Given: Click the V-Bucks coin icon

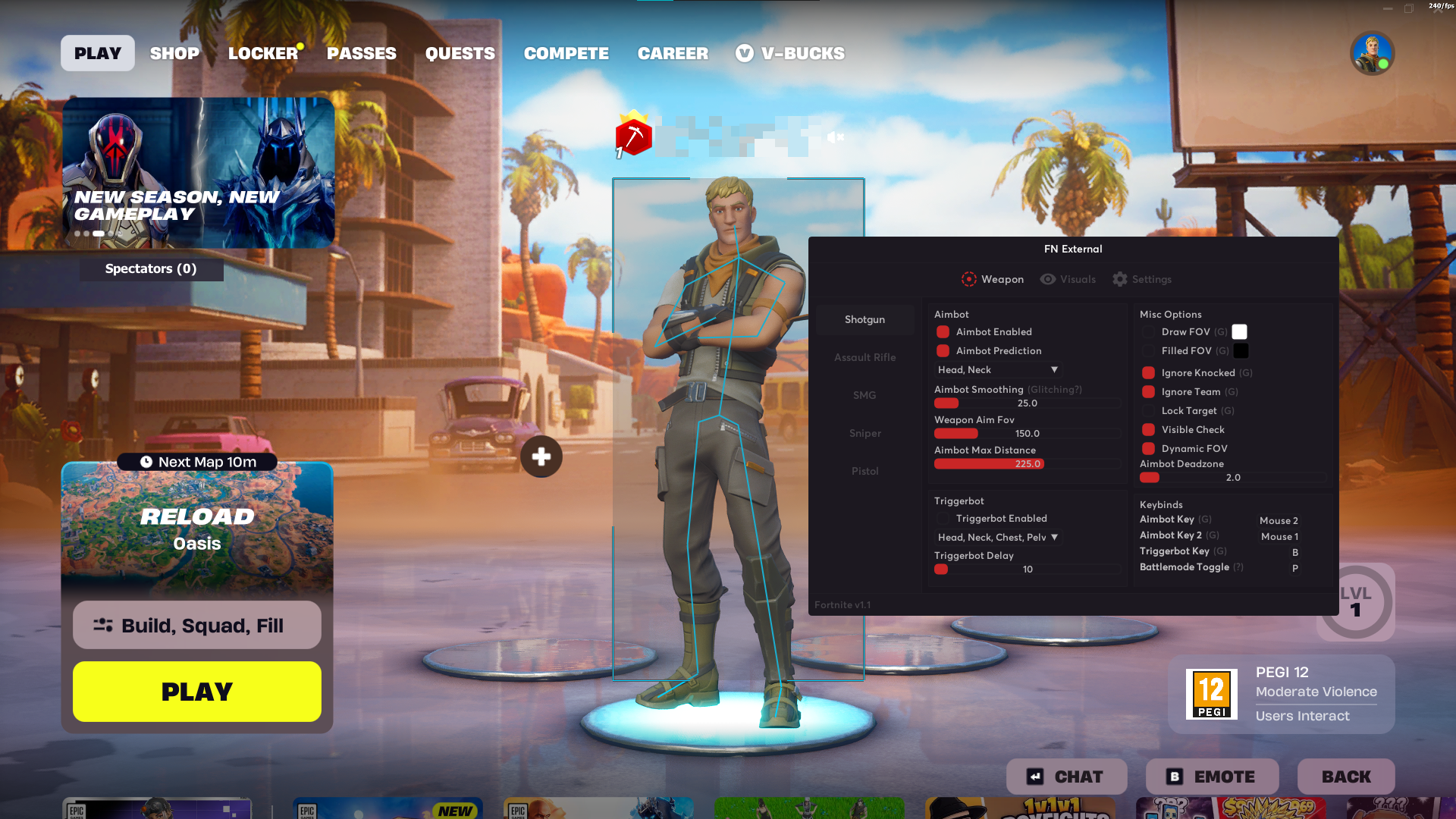Looking at the screenshot, I should point(744,53).
